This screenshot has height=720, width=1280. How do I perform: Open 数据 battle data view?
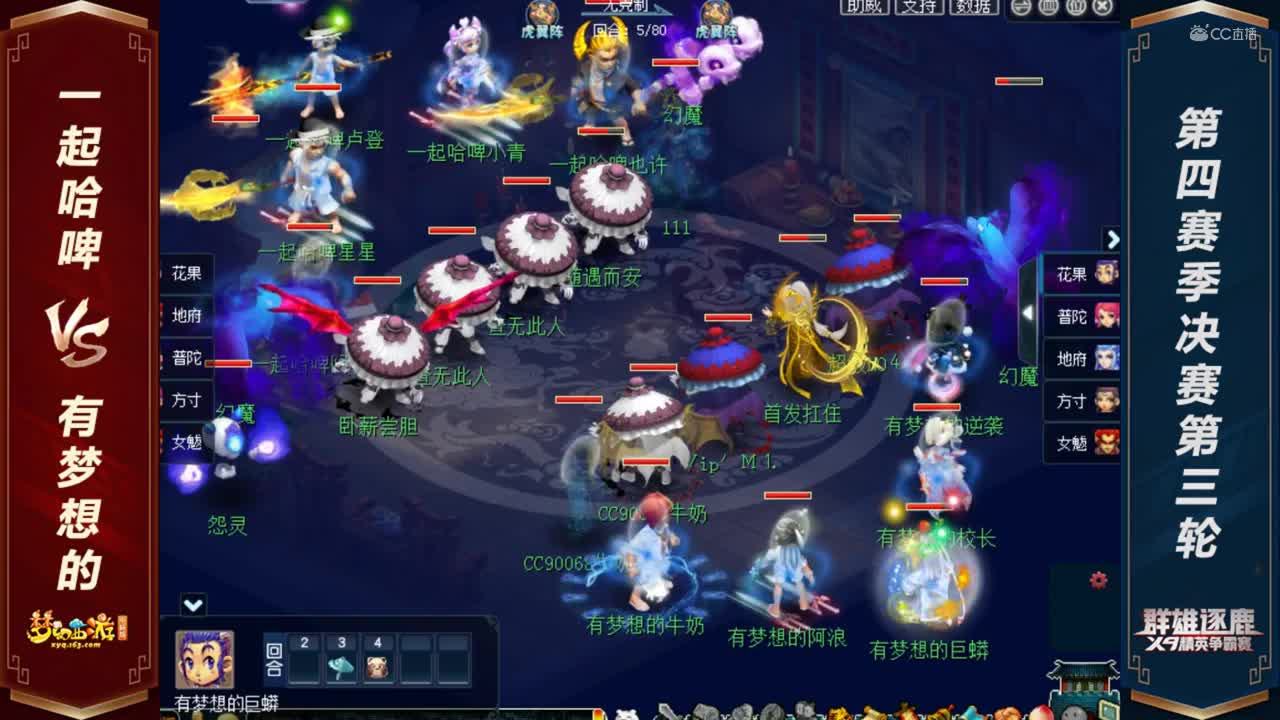[972, 8]
